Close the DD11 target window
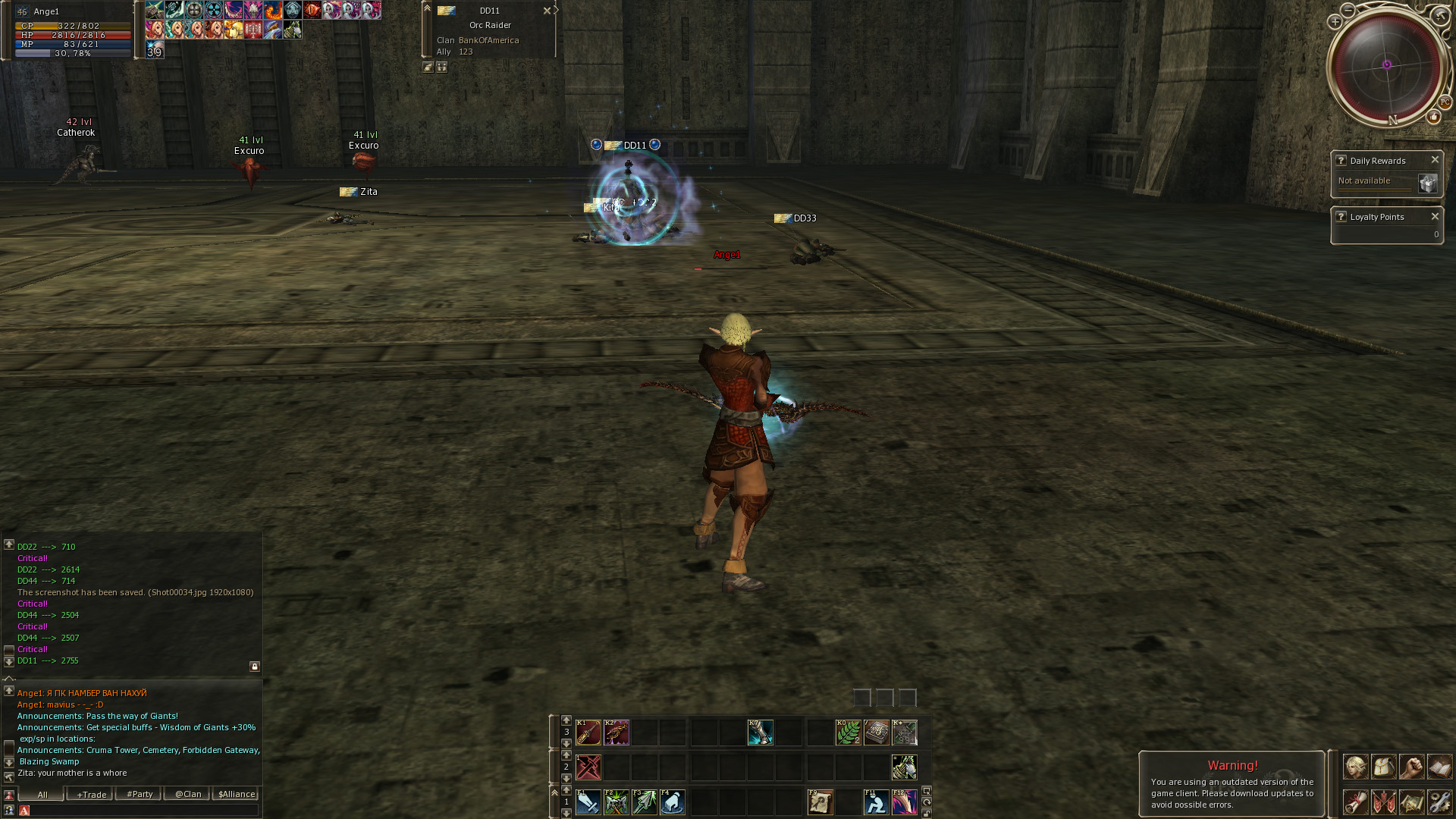 547,11
